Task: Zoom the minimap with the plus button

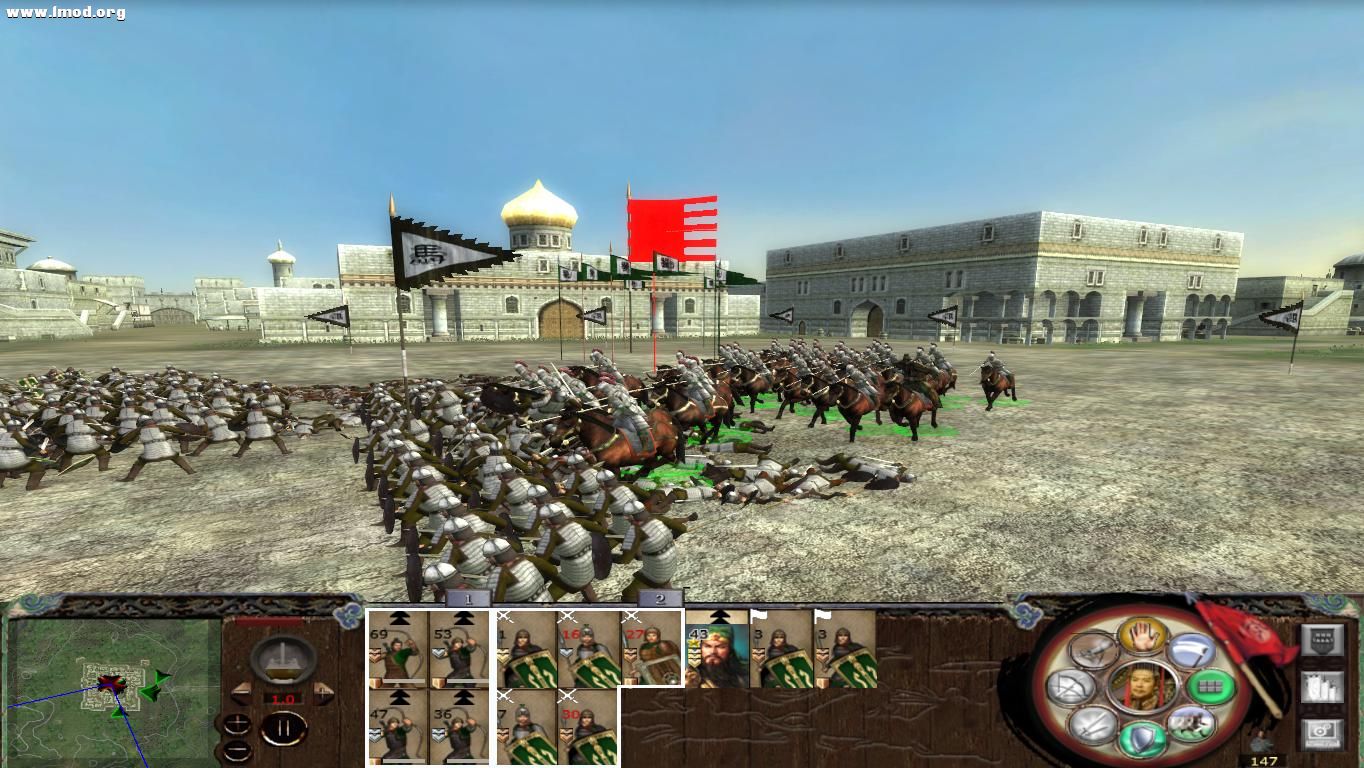Action: 237,723
